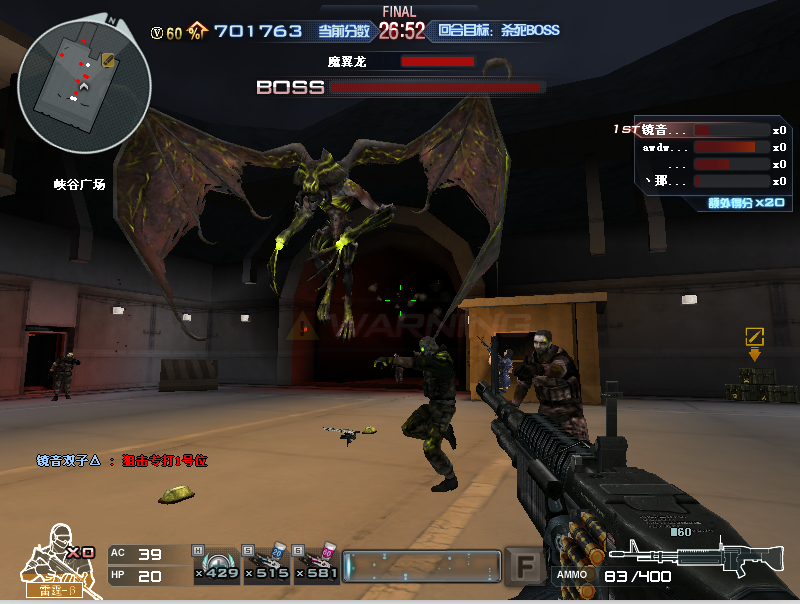This screenshot has height=604, width=800.
Task: Select the 1ST player row in ranking
Action: point(700,130)
